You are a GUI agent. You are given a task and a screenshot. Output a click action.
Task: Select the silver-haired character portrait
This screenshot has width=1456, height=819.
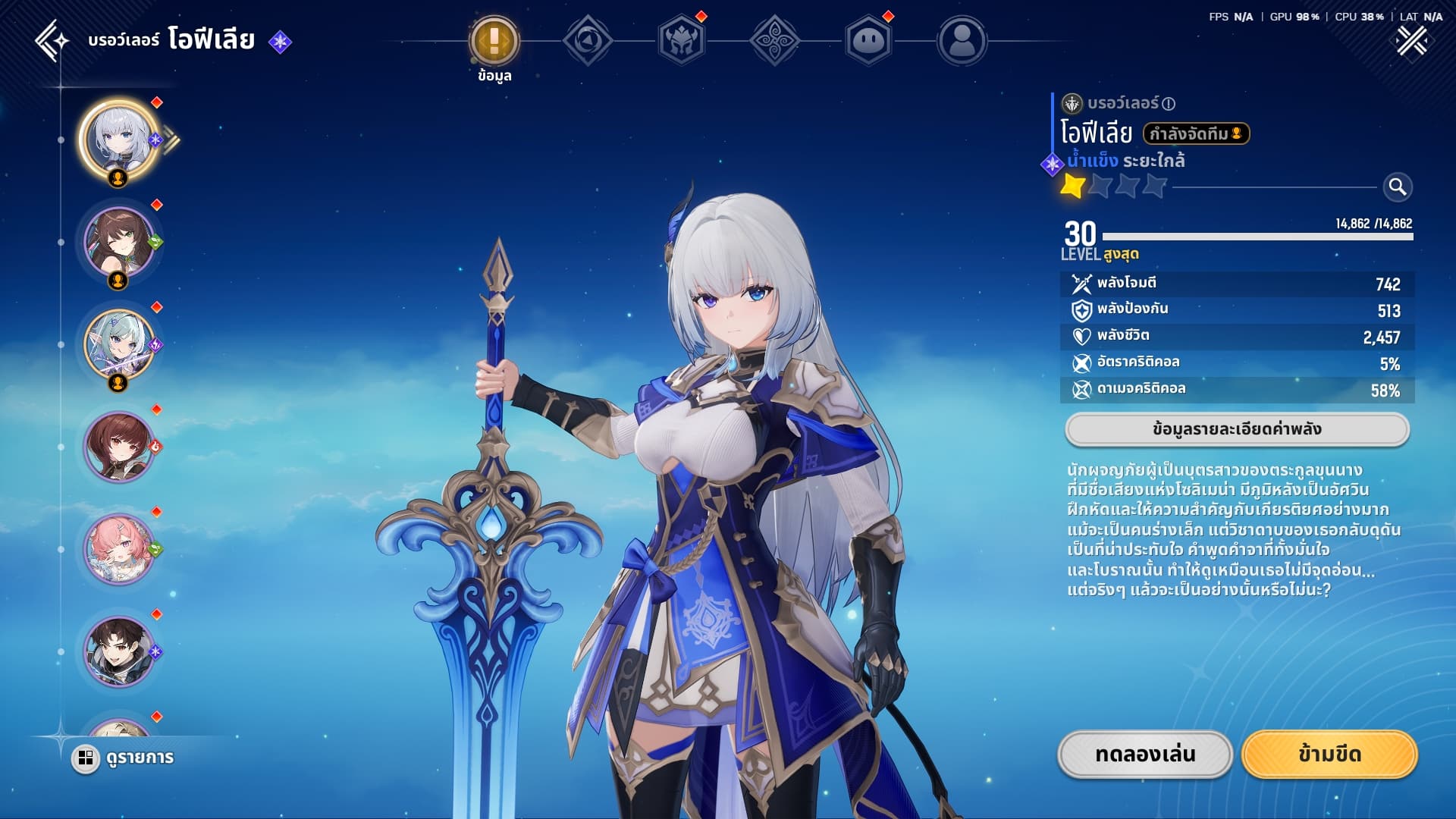click(119, 140)
